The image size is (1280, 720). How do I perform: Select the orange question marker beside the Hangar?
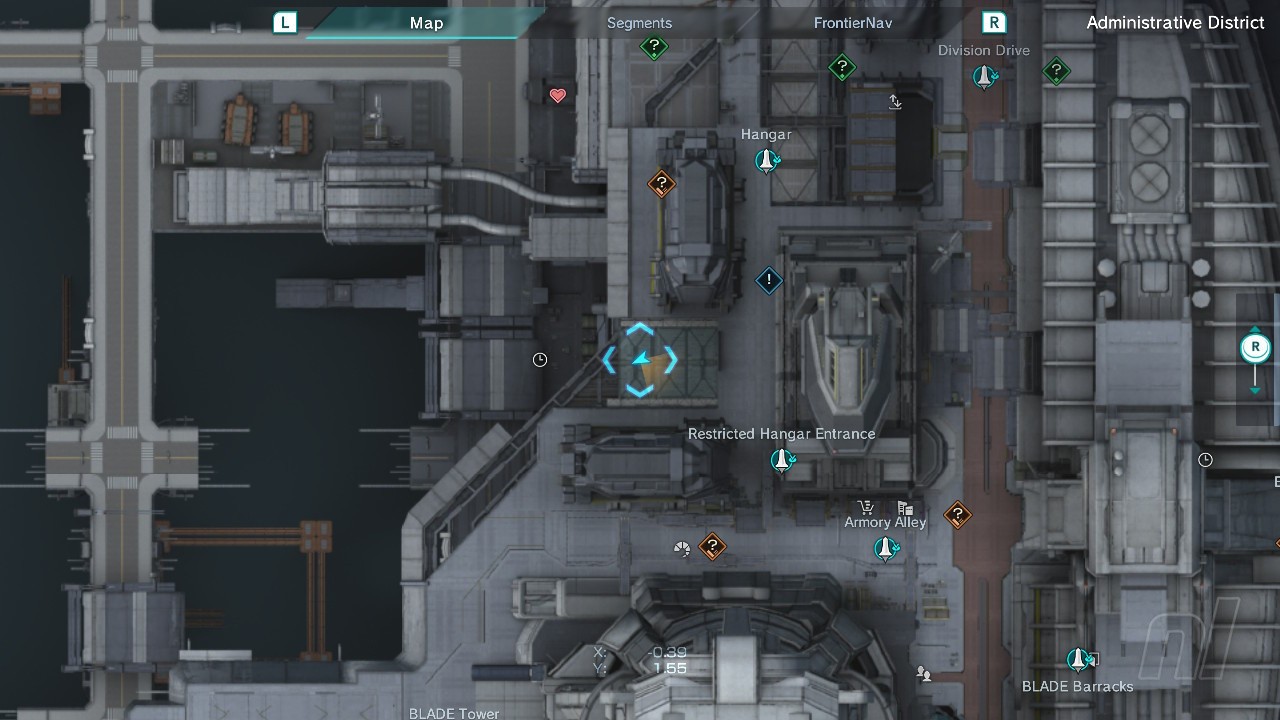[661, 184]
